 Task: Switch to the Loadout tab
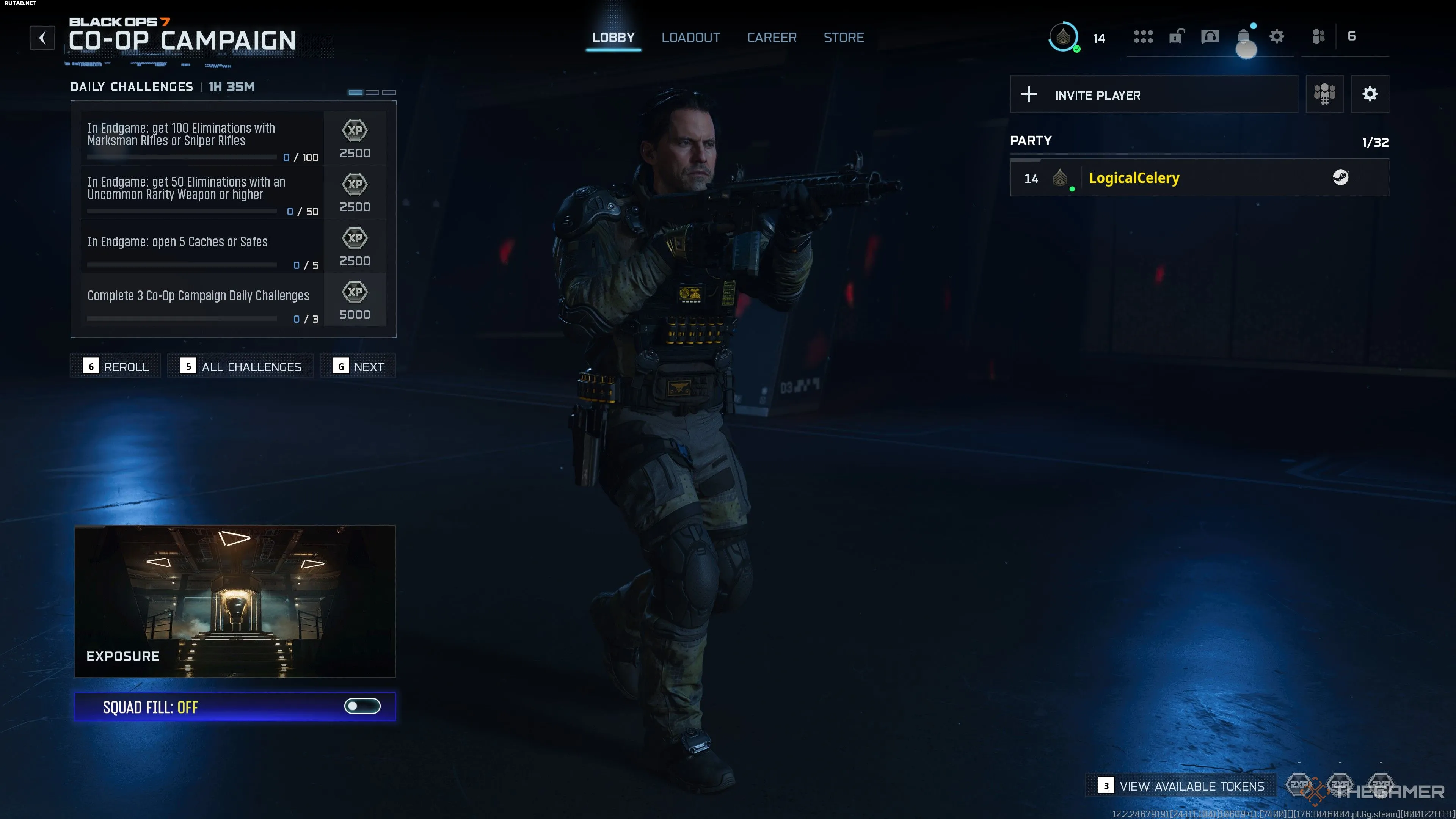click(691, 37)
